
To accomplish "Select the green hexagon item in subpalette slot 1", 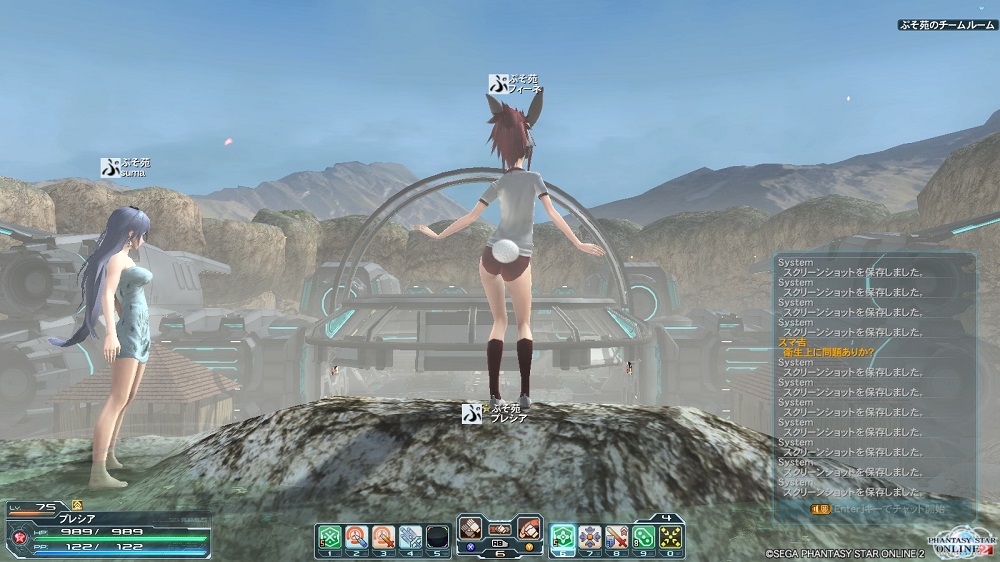I will (330, 538).
